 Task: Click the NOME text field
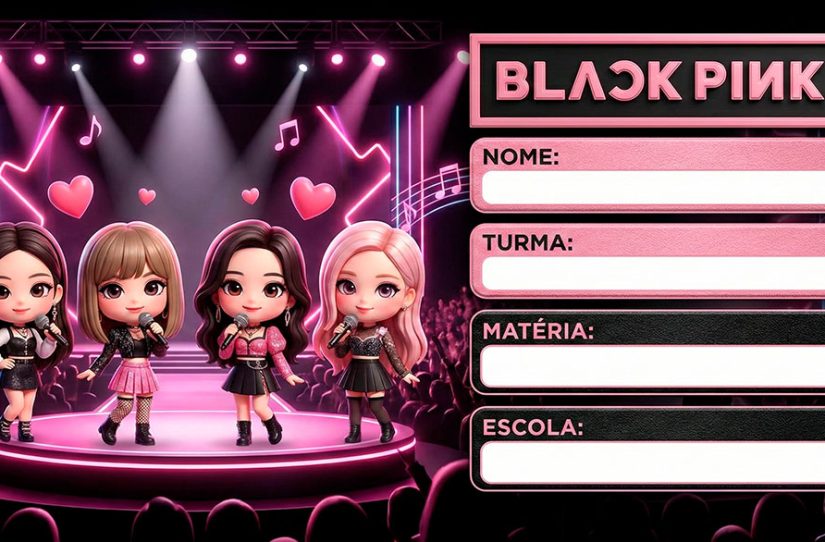tap(652, 187)
